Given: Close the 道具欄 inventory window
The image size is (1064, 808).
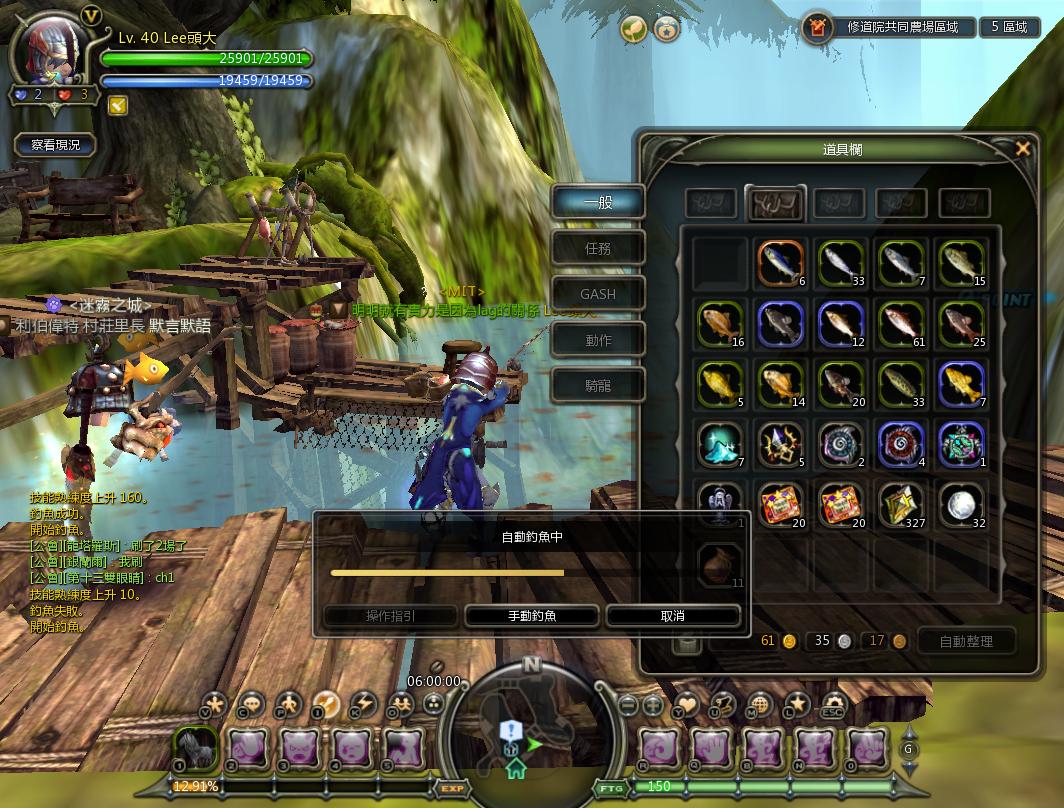Looking at the screenshot, I should pyautogui.click(x=1022, y=149).
